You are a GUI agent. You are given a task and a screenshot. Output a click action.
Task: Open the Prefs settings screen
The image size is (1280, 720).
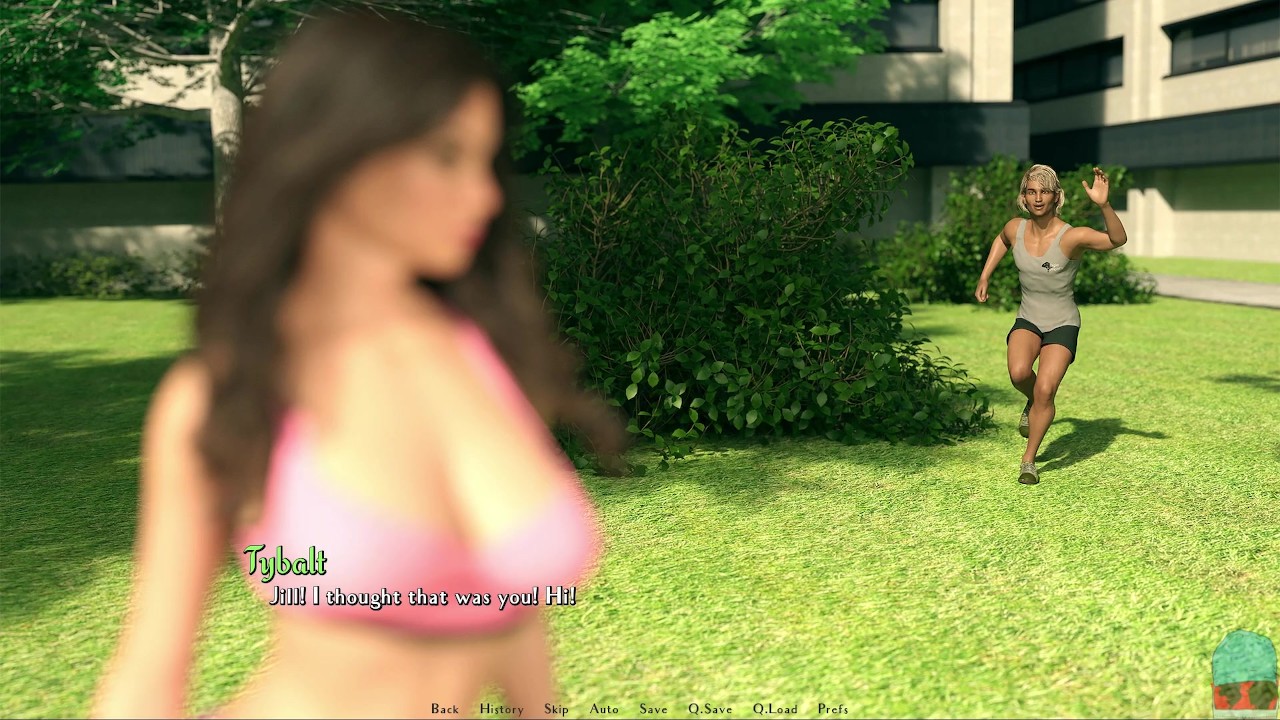tap(833, 709)
